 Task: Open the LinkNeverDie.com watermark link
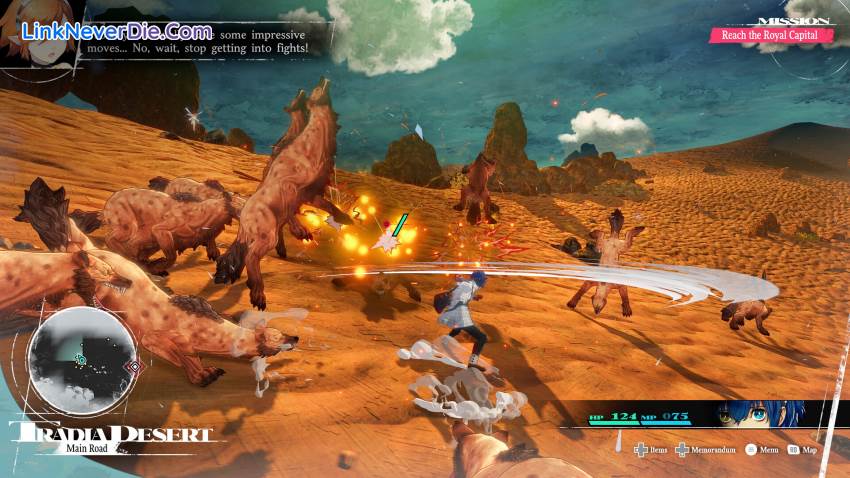tap(117, 34)
